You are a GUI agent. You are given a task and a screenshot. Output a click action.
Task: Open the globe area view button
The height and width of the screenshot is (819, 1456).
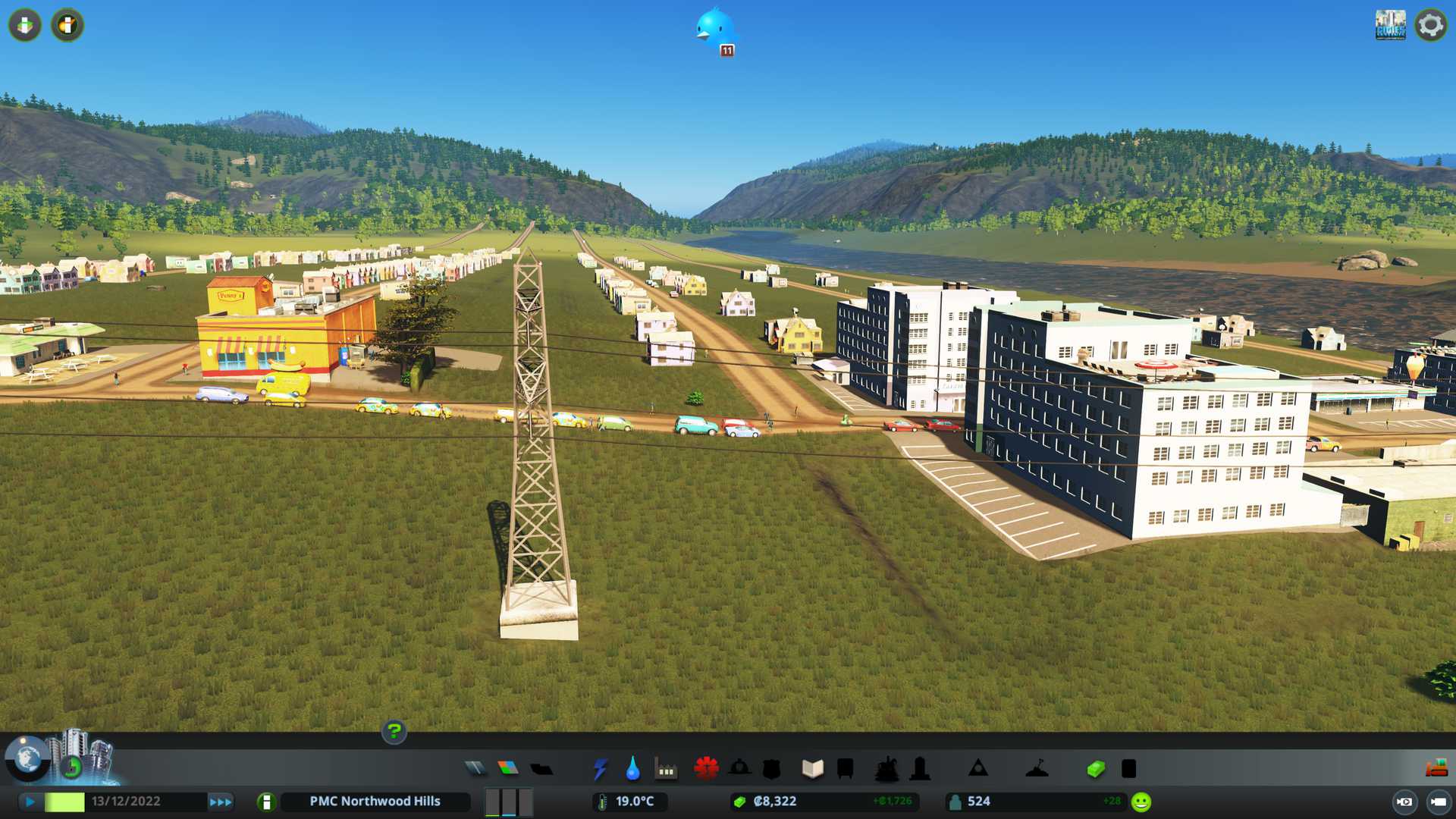[x=27, y=758]
